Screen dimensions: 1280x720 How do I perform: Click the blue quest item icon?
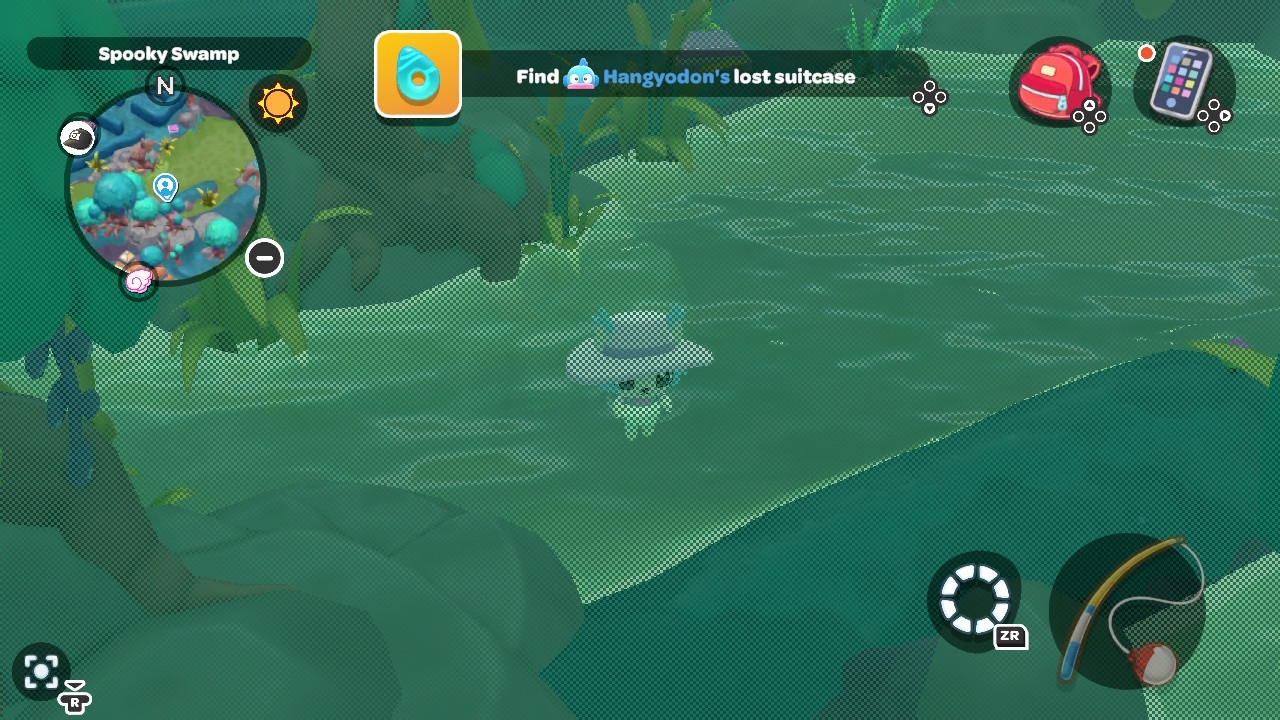click(x=418, y=74)
